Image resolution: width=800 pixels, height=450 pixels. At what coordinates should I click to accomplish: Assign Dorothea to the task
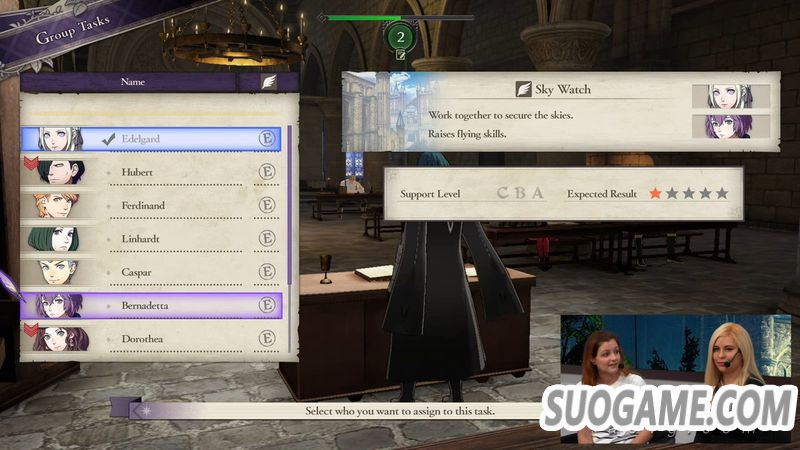click(x=152, y=338)
